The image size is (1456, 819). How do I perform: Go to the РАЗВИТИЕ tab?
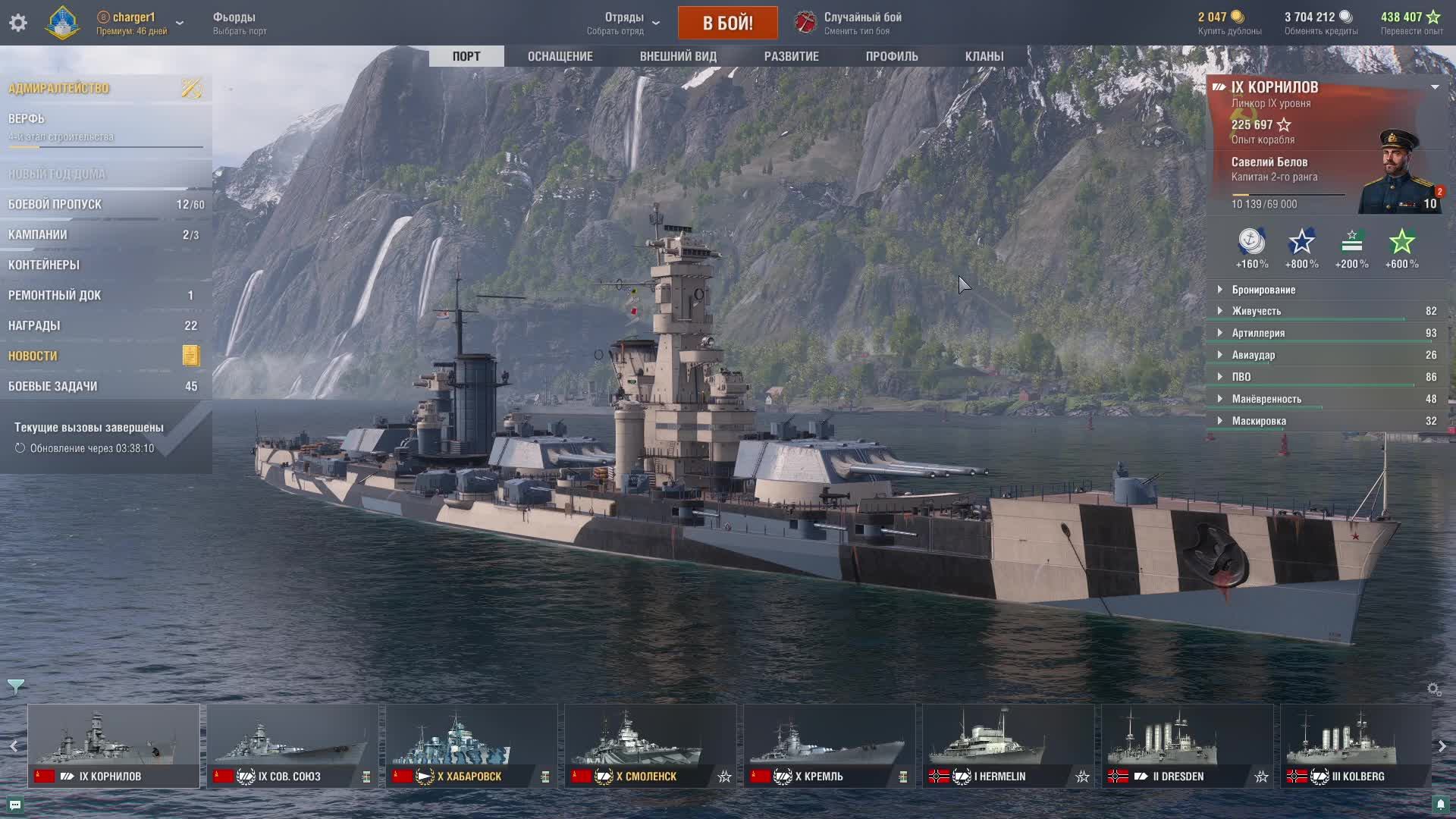(x=791, y=56)
